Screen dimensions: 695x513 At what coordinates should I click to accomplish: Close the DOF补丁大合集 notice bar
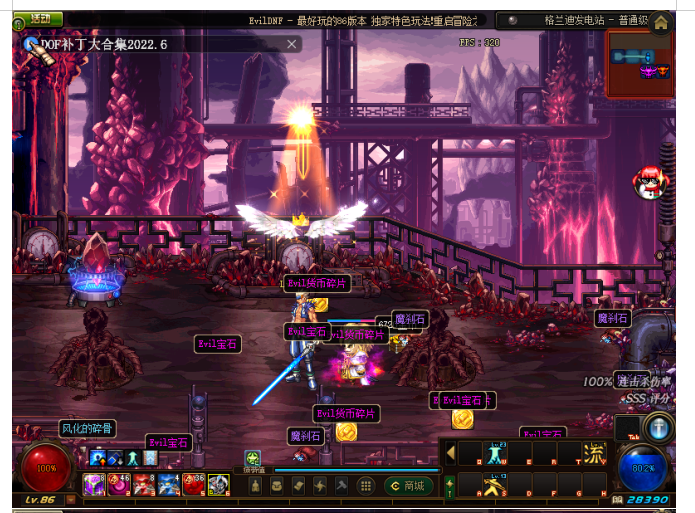(292, 44)
